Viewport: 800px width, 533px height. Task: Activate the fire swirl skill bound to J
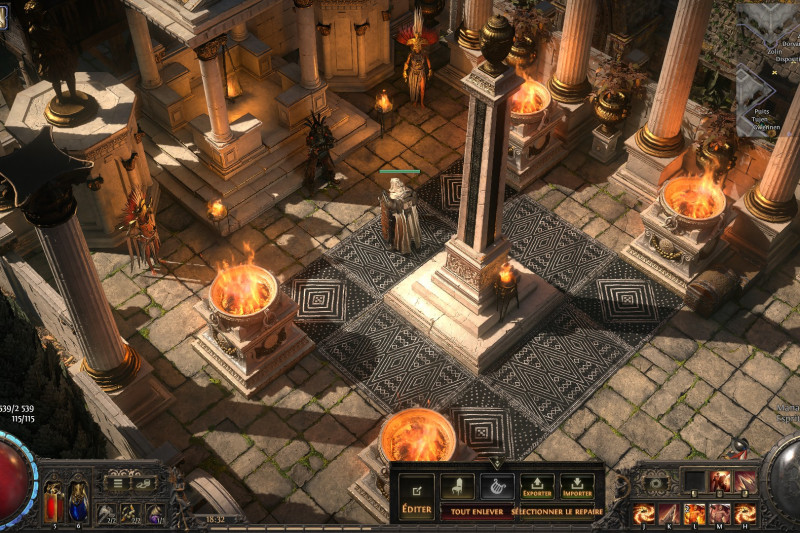(x=643, y=513)
